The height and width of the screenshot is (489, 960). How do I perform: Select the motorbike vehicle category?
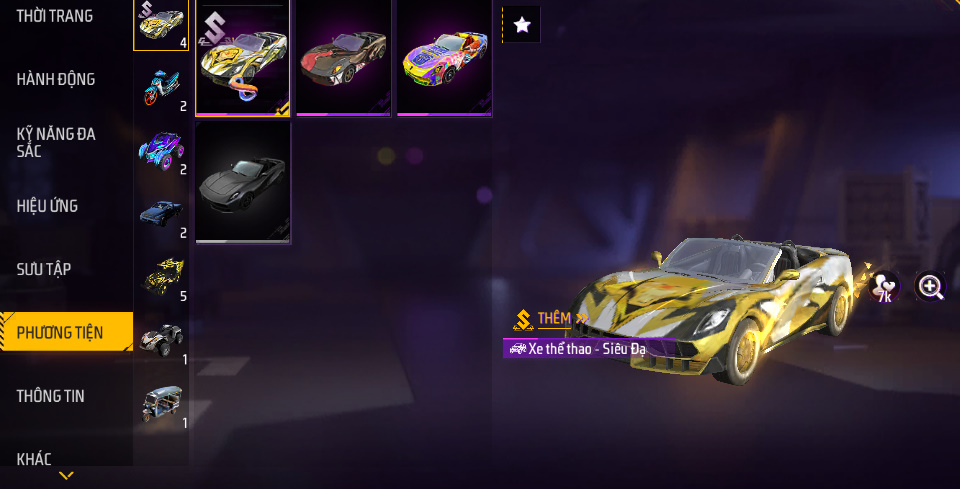point(161,88)
